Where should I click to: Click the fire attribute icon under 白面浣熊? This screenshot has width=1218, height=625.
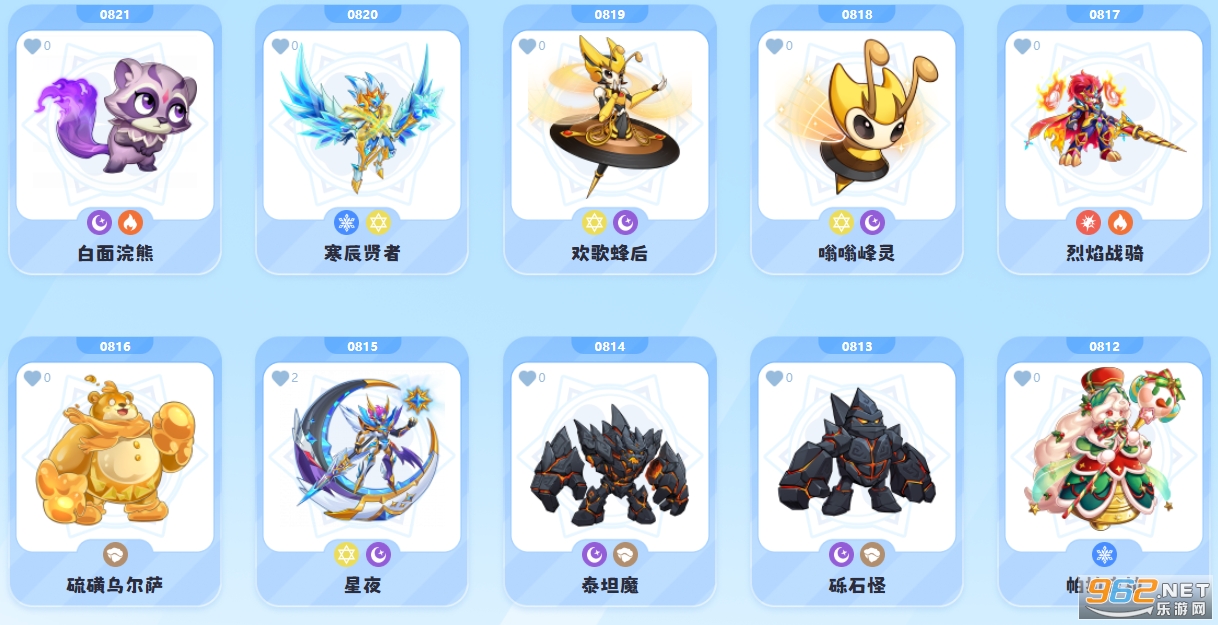130,222
